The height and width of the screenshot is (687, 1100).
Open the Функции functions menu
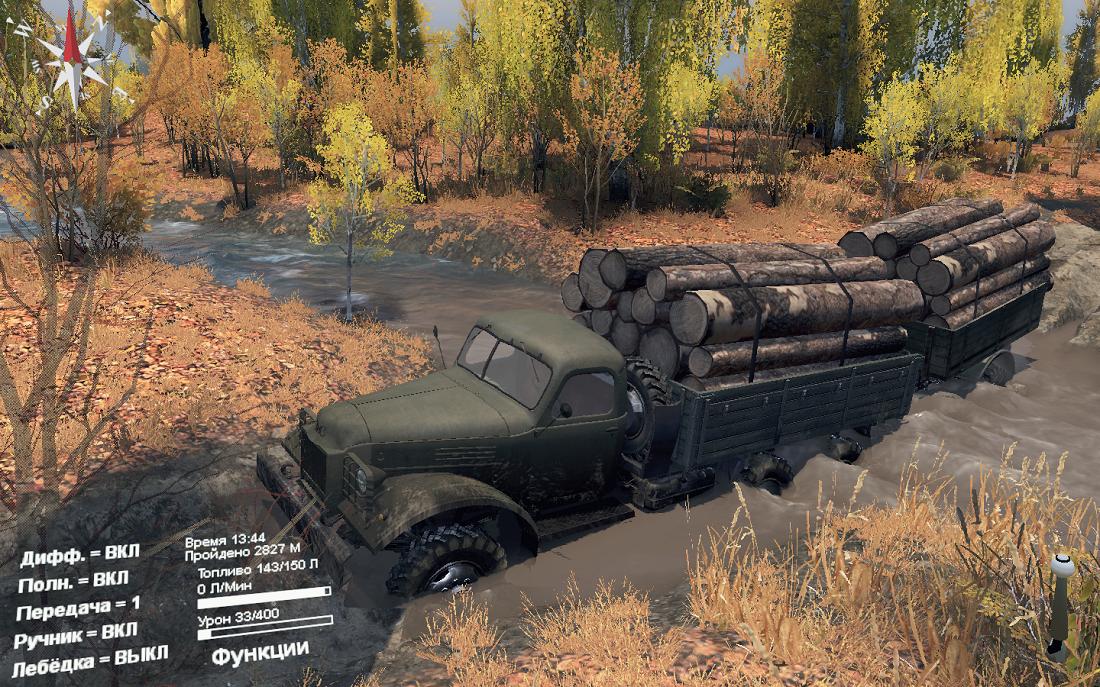(x=260, y=651)
